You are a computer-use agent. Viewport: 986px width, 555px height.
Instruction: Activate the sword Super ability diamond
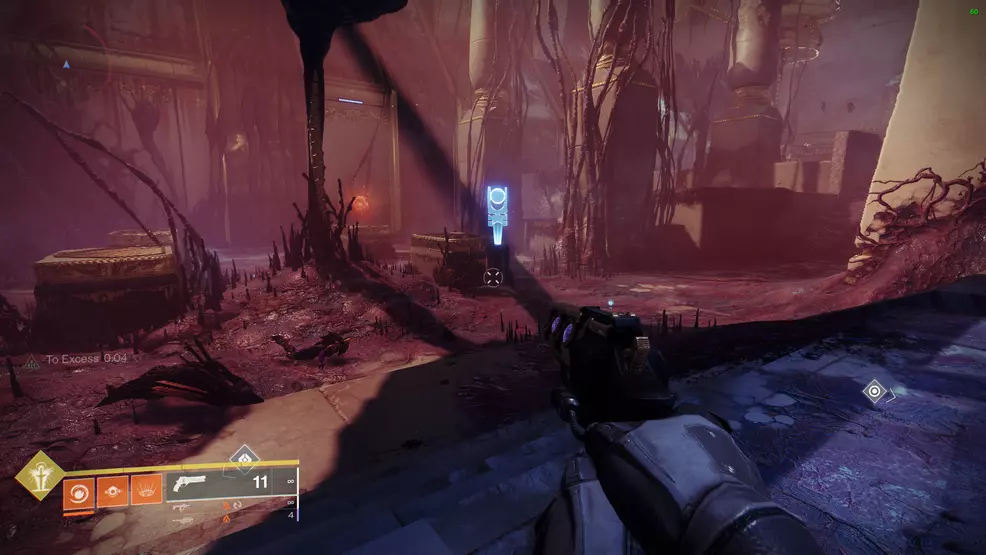39,476
